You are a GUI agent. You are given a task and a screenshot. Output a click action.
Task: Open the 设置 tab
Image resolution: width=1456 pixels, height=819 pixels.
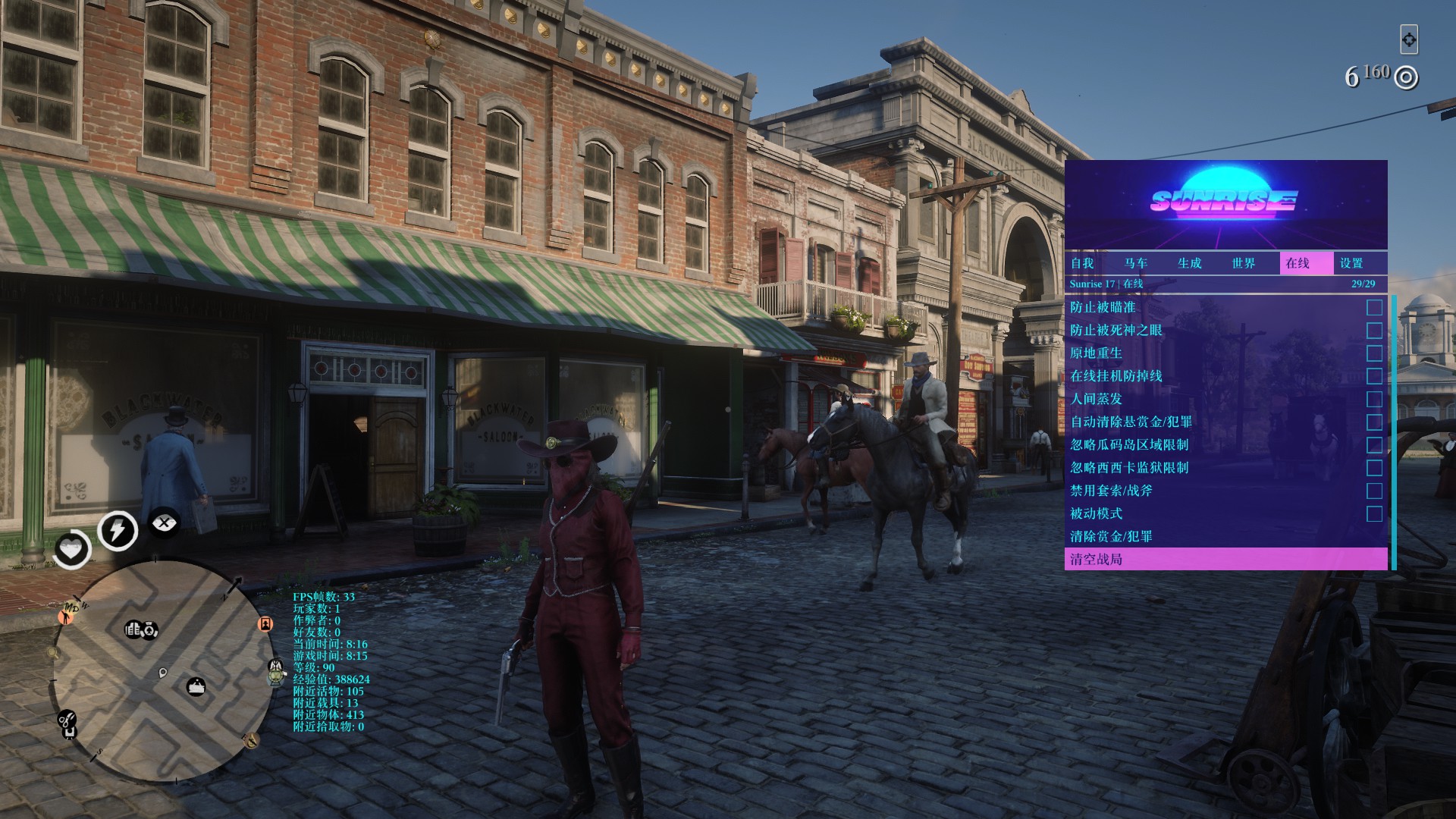(x=1351, y=263)
